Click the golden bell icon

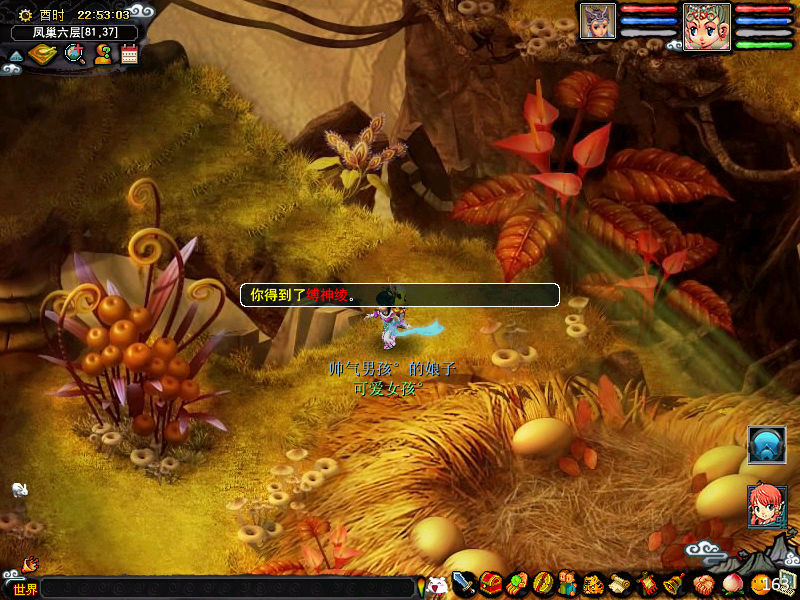[x=672, y=583]
